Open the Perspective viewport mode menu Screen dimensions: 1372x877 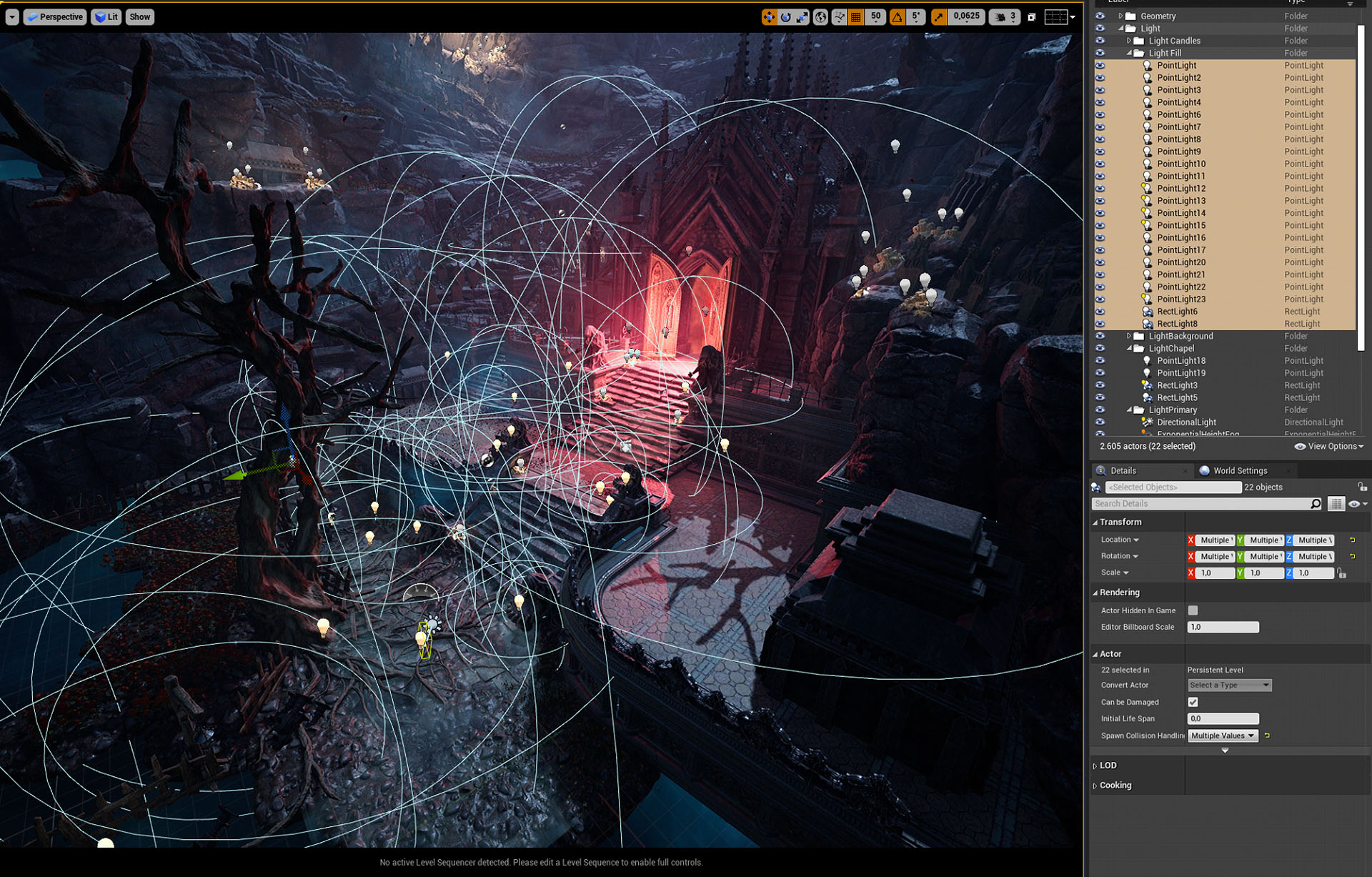[55, 17]
